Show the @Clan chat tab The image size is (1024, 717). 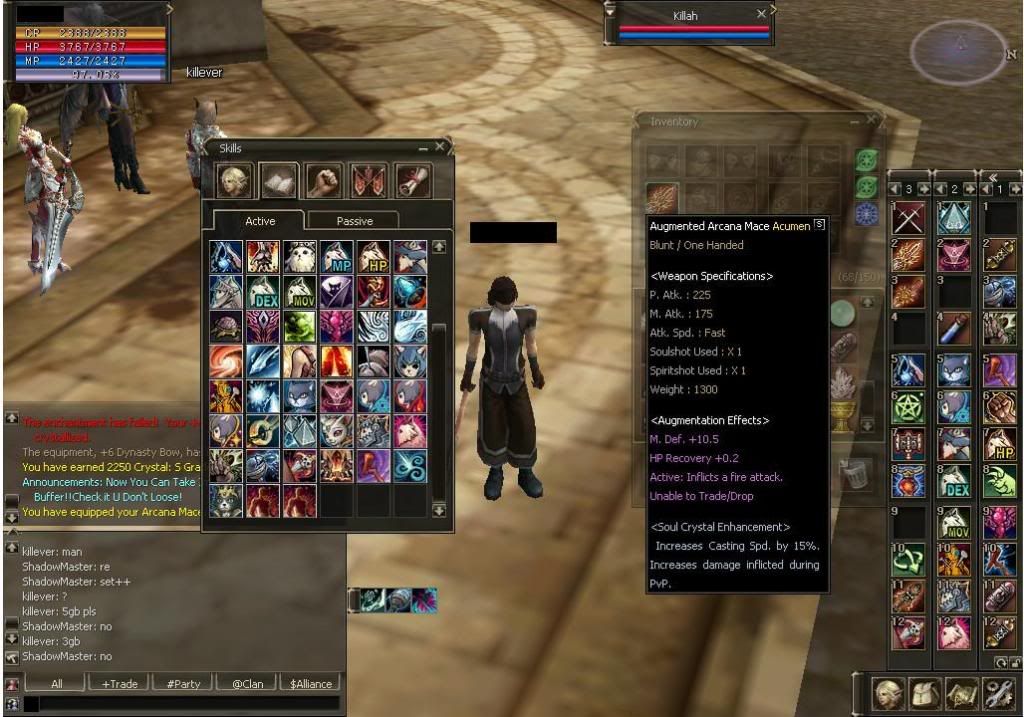pyautogui.click(x=247, y=684)
